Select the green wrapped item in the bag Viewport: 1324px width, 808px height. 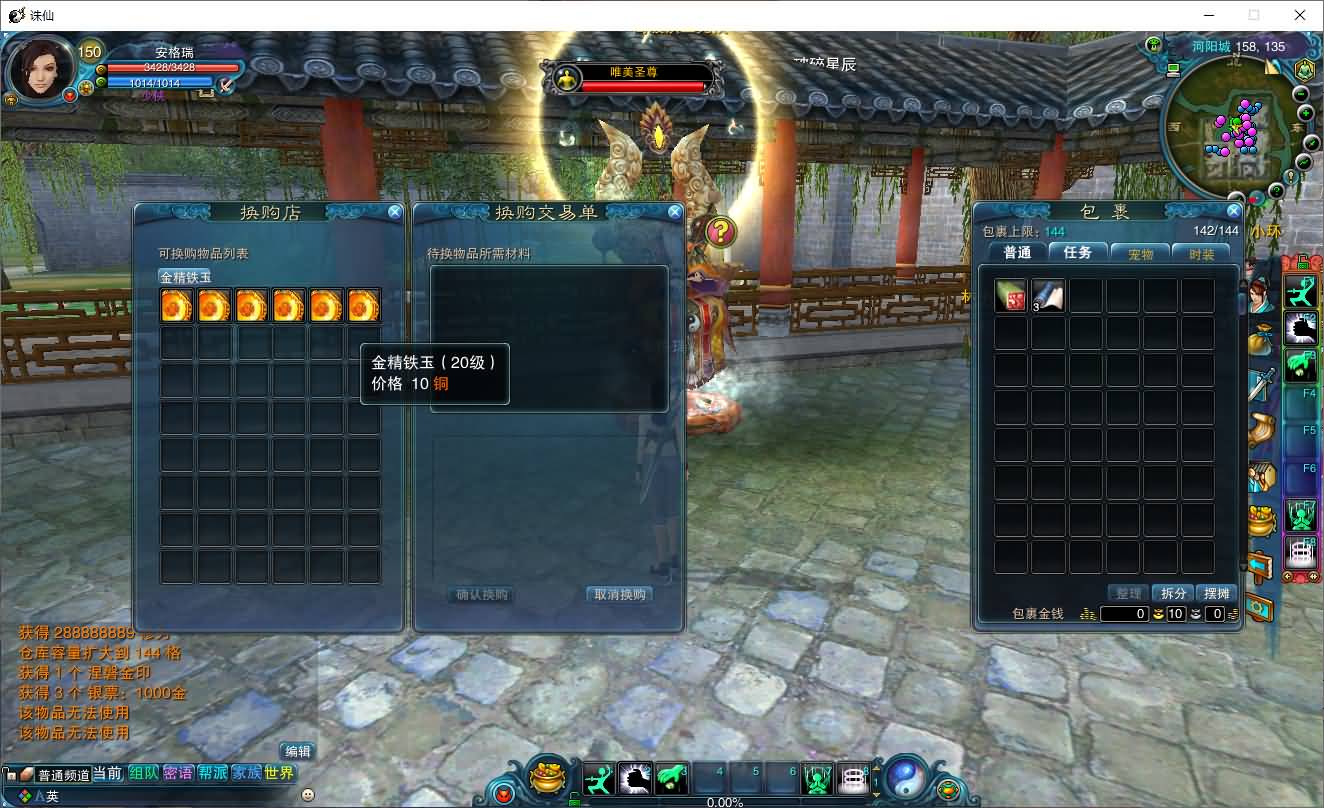click(1011, 296)
